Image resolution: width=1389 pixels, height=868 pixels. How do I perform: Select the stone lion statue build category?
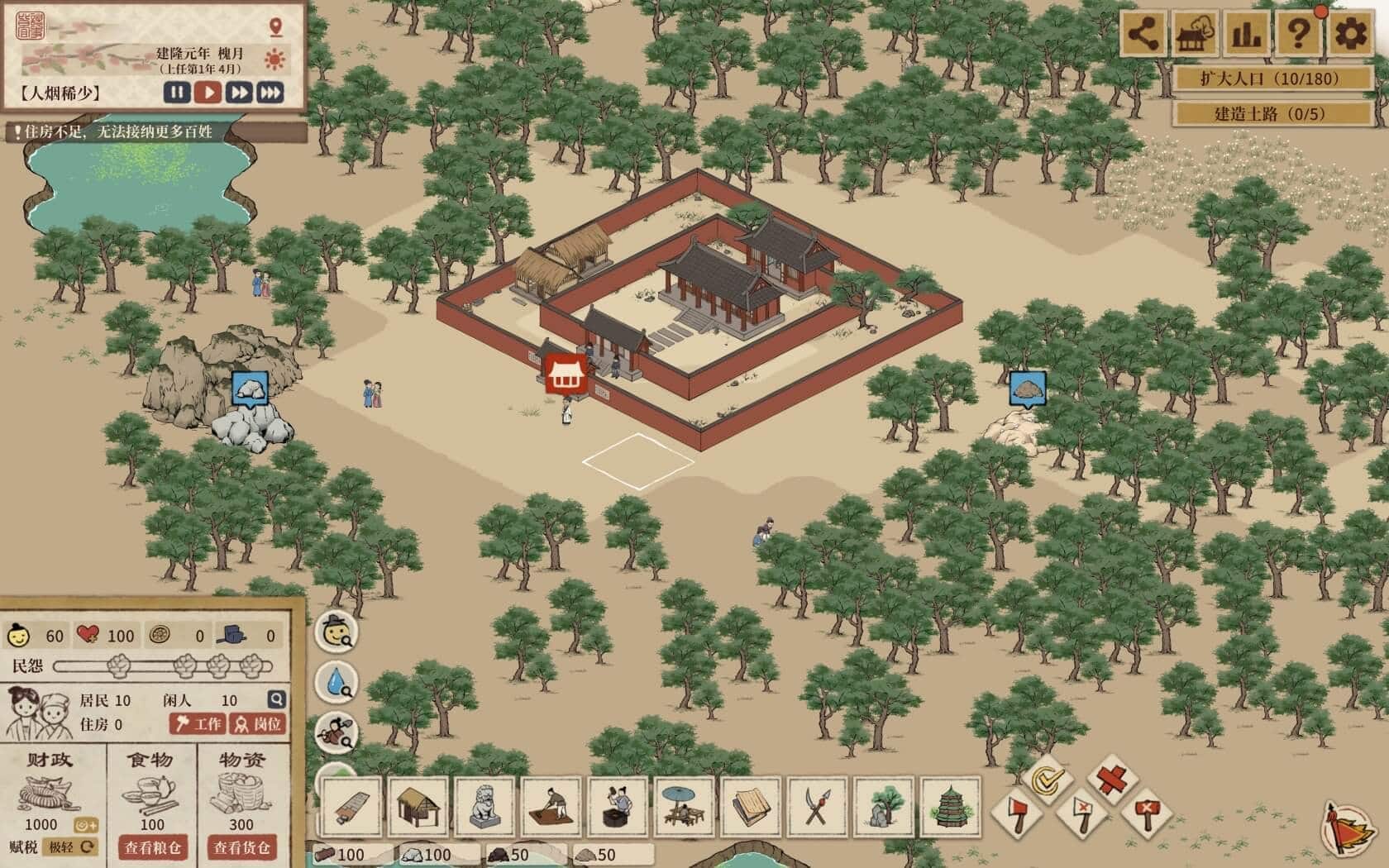[484, 805]
